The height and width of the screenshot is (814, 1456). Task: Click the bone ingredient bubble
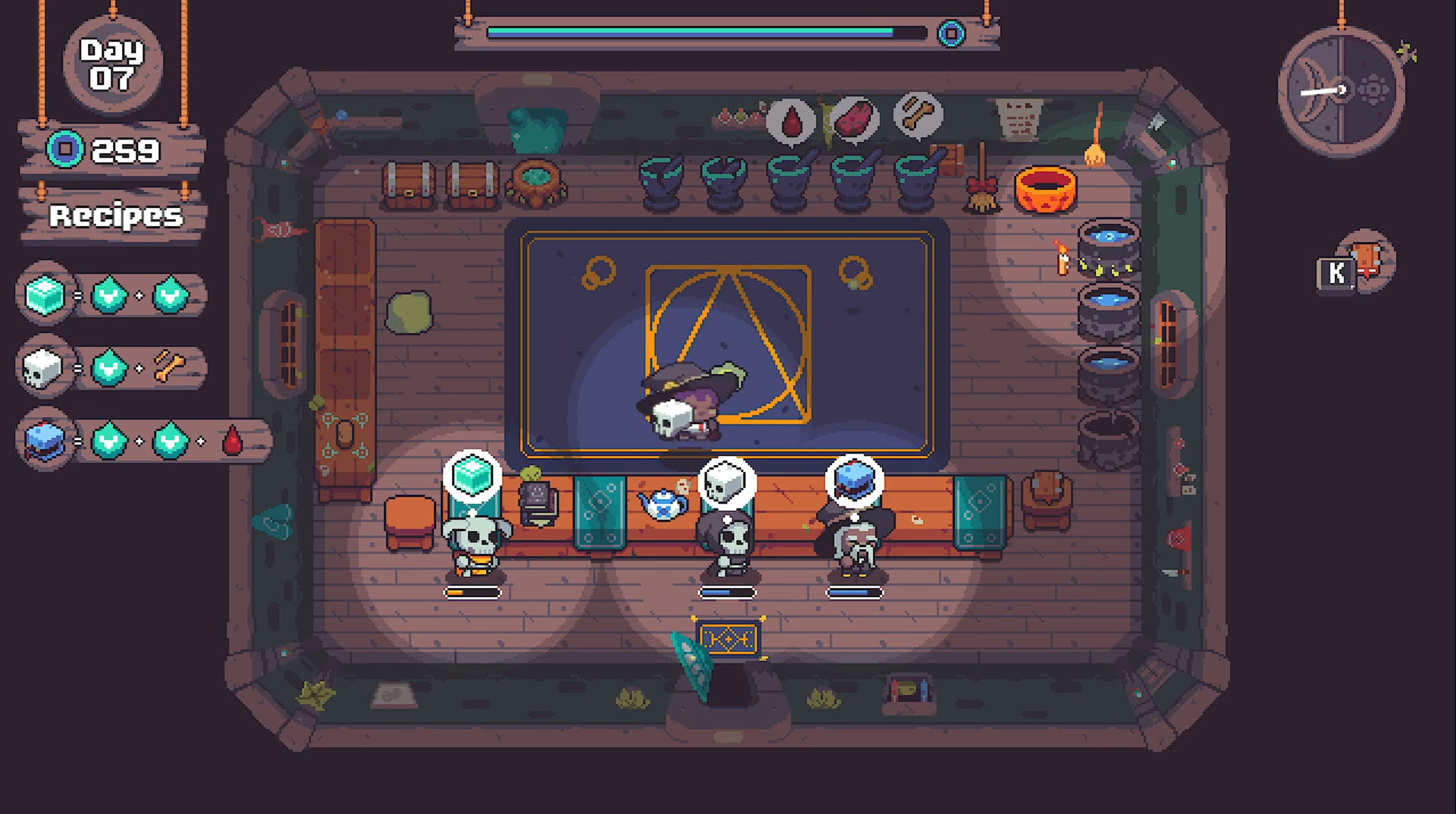point(918,115)
